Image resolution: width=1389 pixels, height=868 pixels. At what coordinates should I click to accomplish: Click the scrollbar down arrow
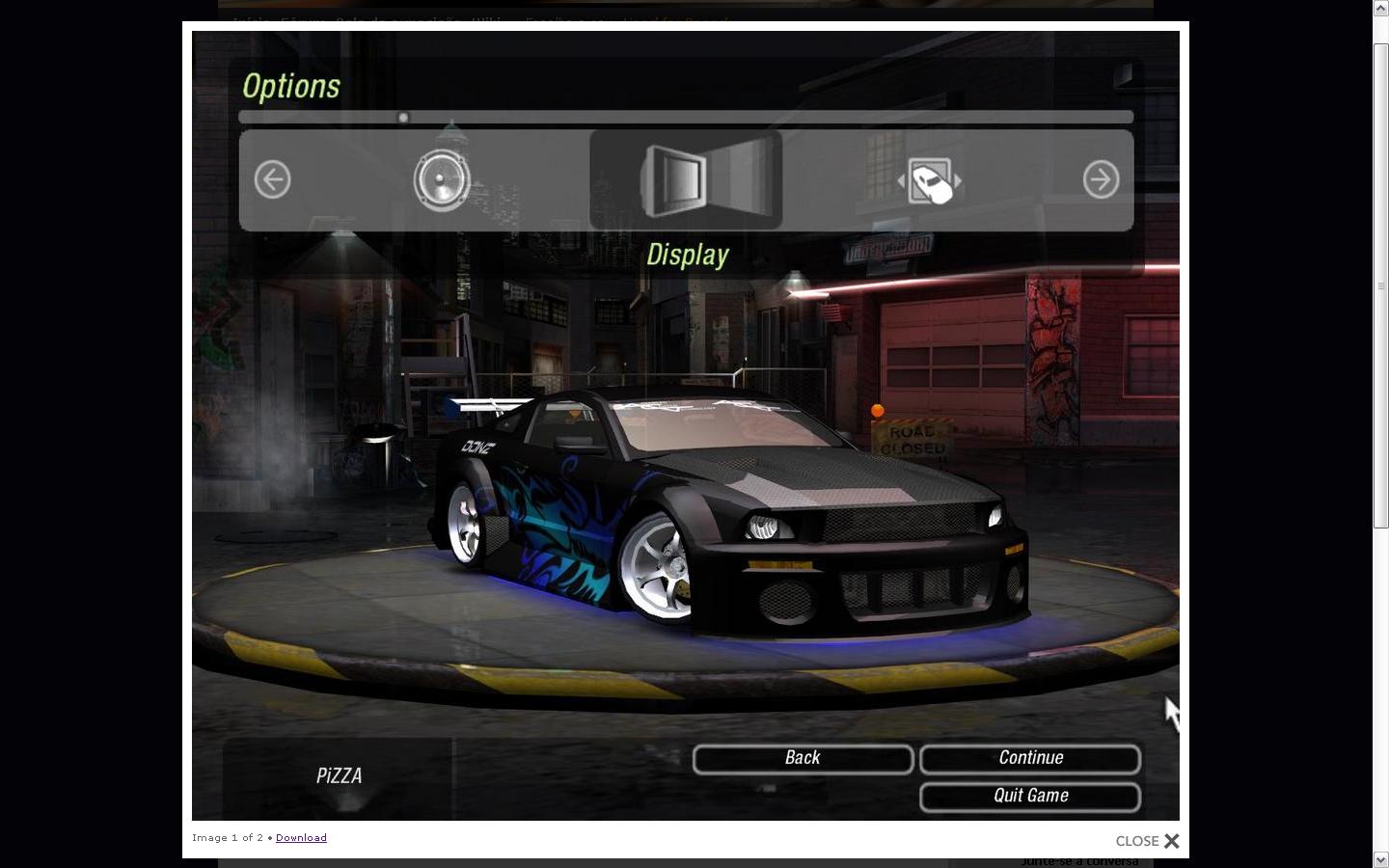point(1381,859)
